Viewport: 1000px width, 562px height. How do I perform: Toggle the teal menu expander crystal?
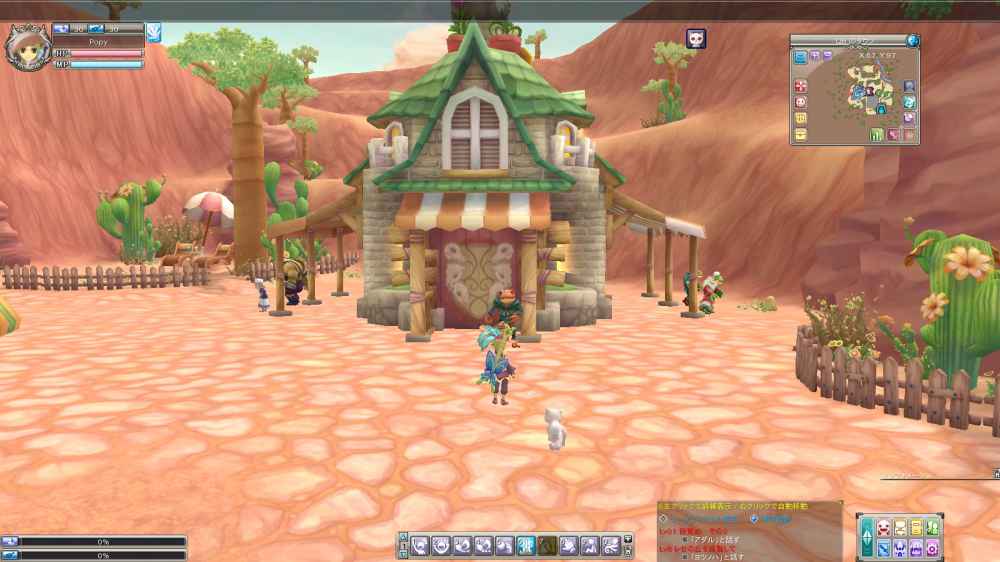click(x=866, y=538)
